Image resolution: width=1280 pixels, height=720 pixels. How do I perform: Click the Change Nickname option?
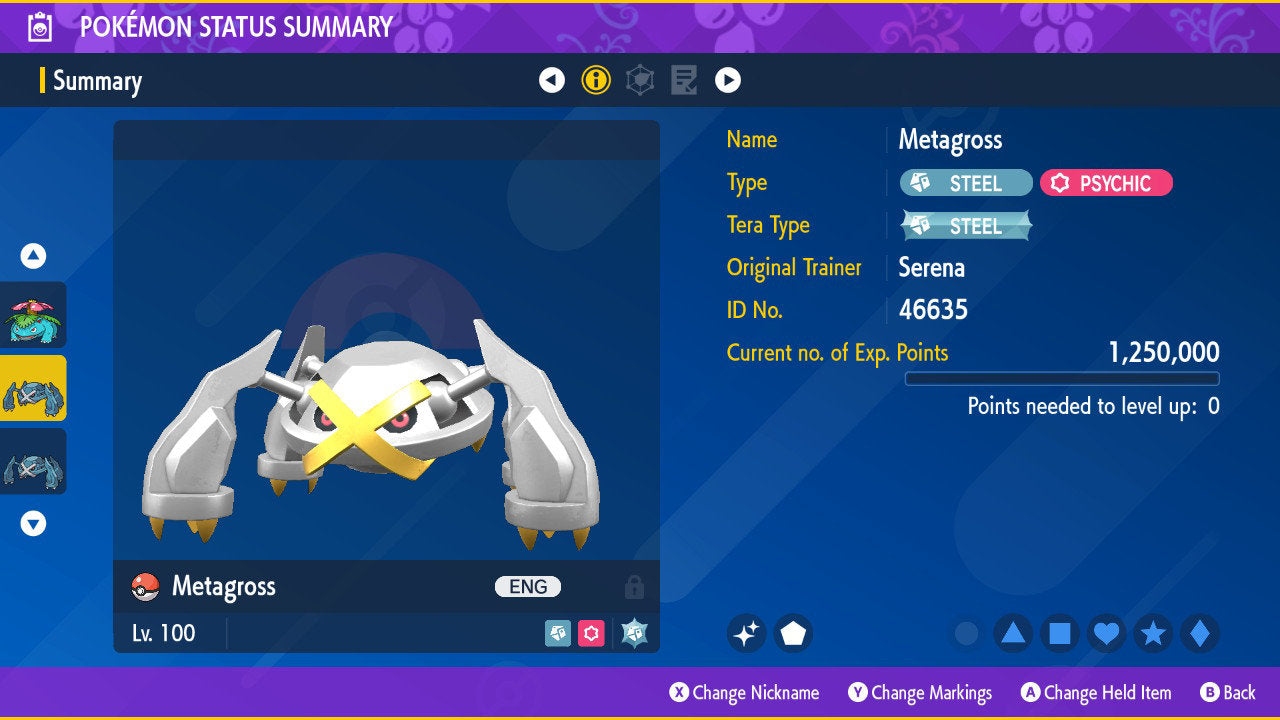[x=745, y=692]
